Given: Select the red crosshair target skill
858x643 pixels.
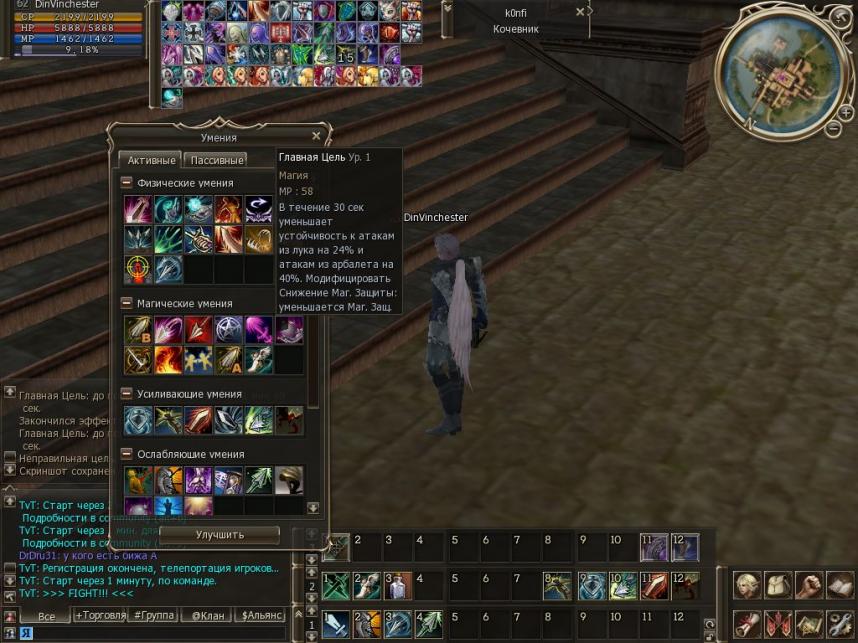Looking at the screenshot, I should (x=138, y=269).
